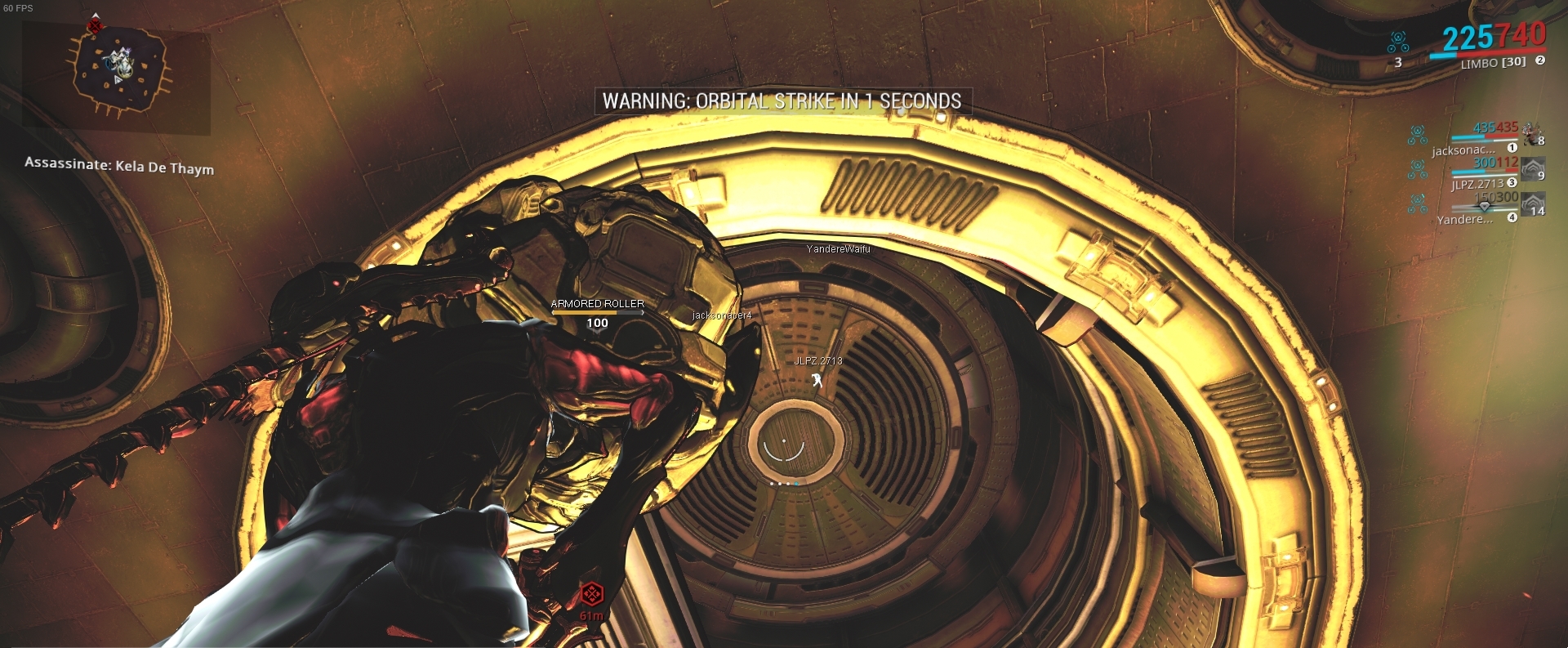
Task: Toggle player slot badge 2 beside LIMBO
Action: pos(1540,60)
